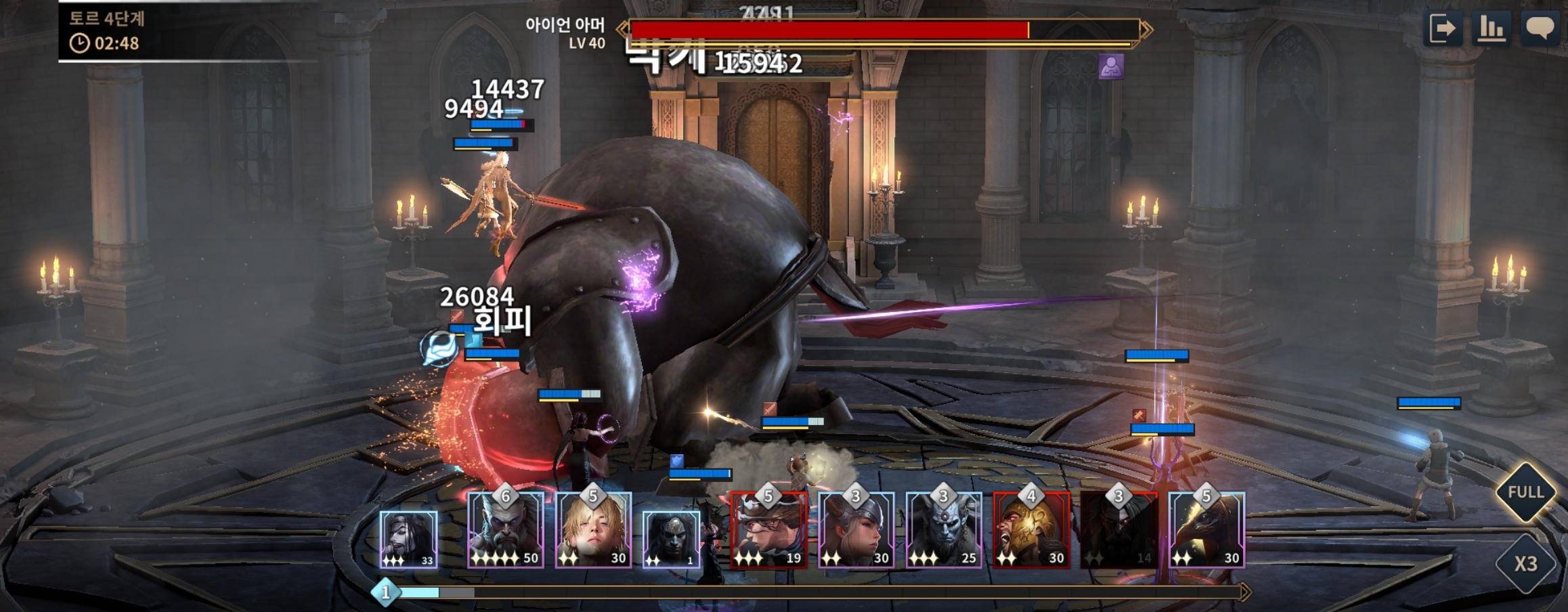Click the purple person buff icon under boss bar
This screenshot has width=1568, height=612.
(1110, 67)
